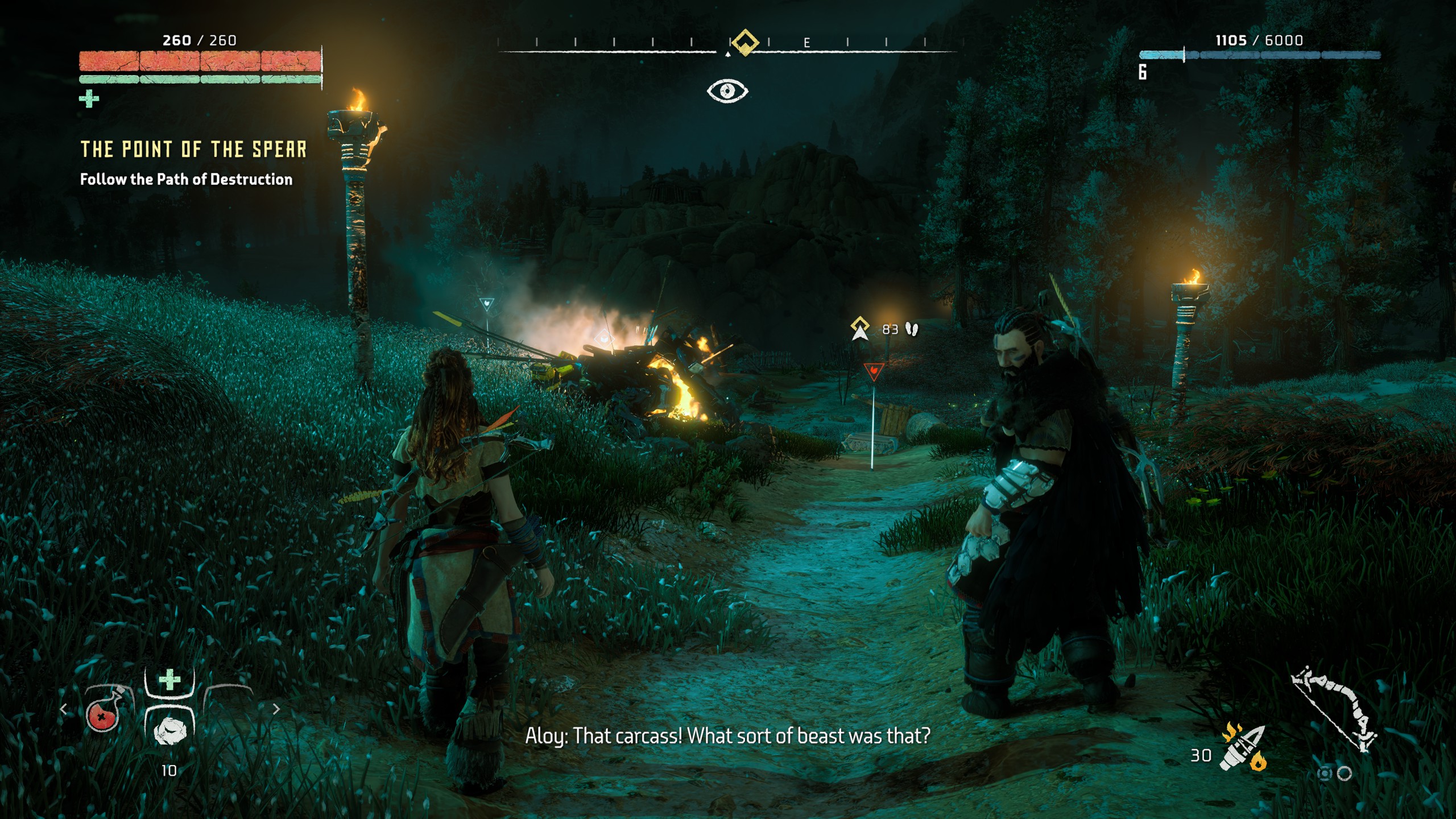Click the Follow the Path of Destruction objective

coord(186,179)
